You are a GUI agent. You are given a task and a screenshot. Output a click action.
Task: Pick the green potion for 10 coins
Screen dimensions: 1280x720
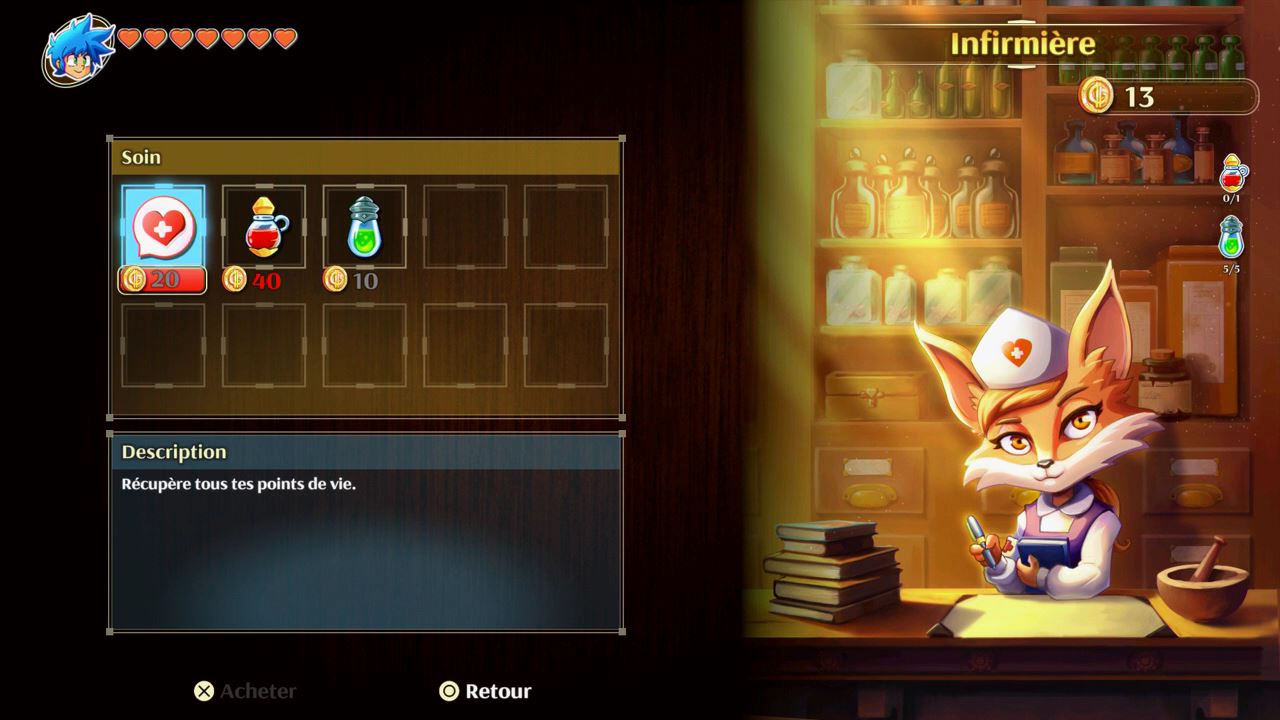coord(364,227)
